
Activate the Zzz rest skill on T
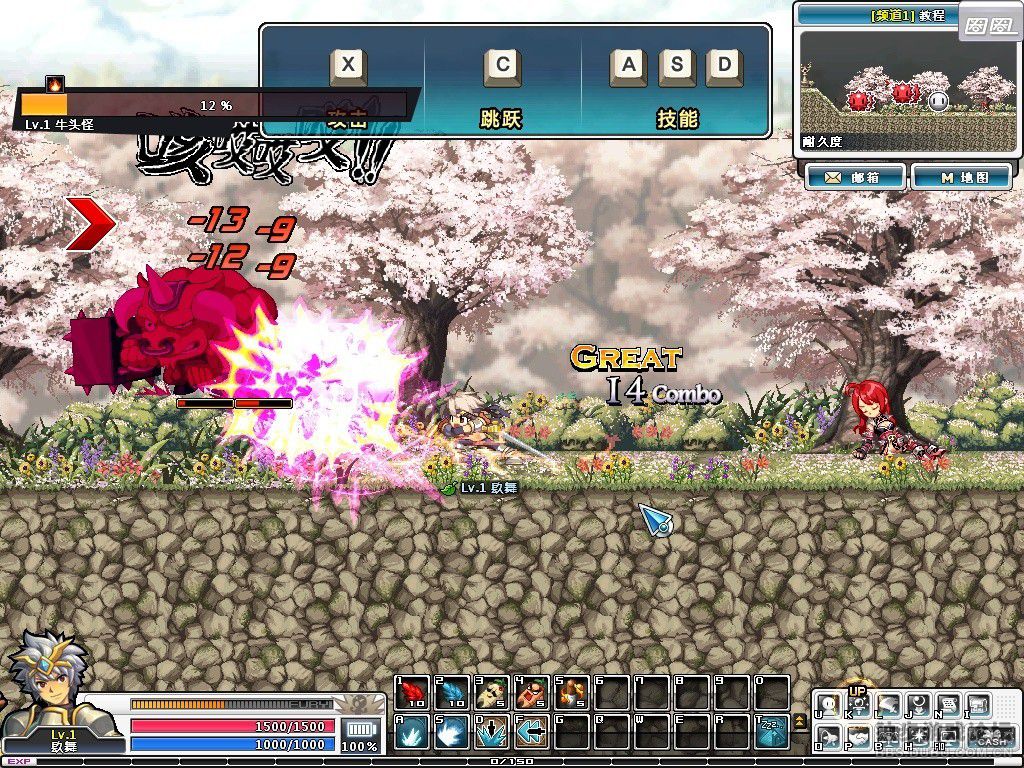pyautogui.click(x=771, y=732)
